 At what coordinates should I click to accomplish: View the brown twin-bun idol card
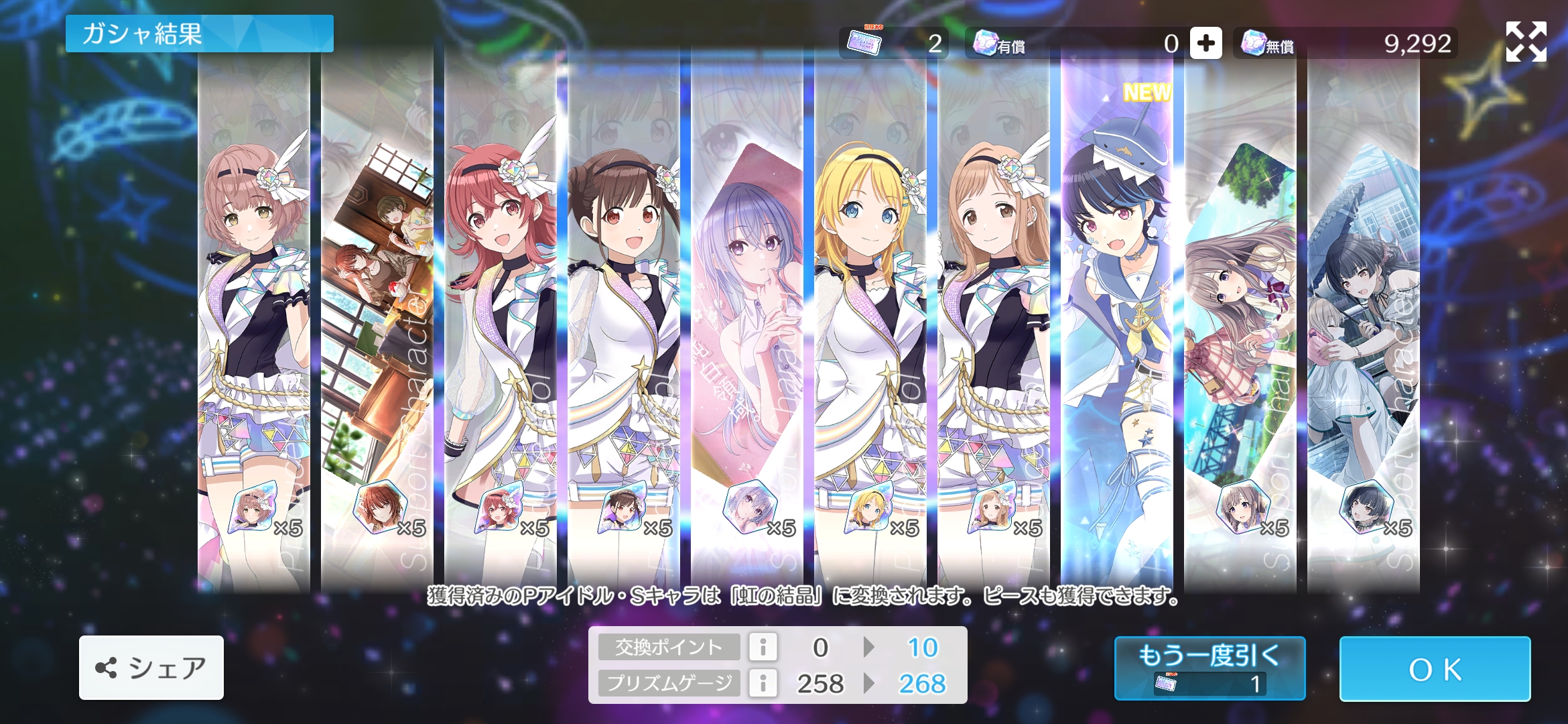coord(623,322)
